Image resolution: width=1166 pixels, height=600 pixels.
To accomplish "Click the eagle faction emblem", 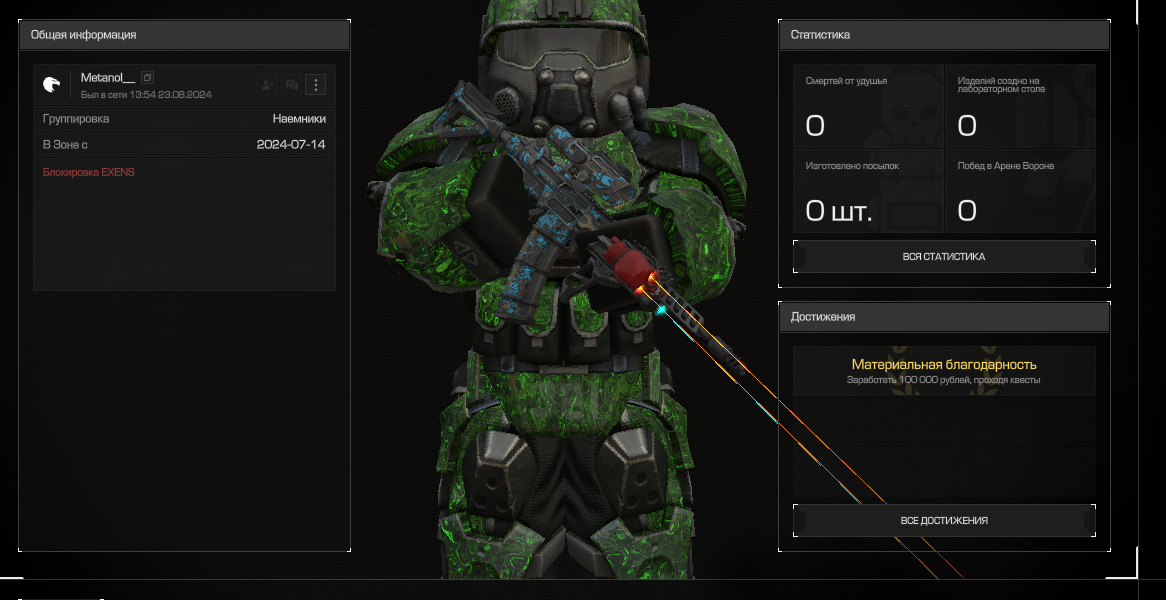I will [52, 85].
